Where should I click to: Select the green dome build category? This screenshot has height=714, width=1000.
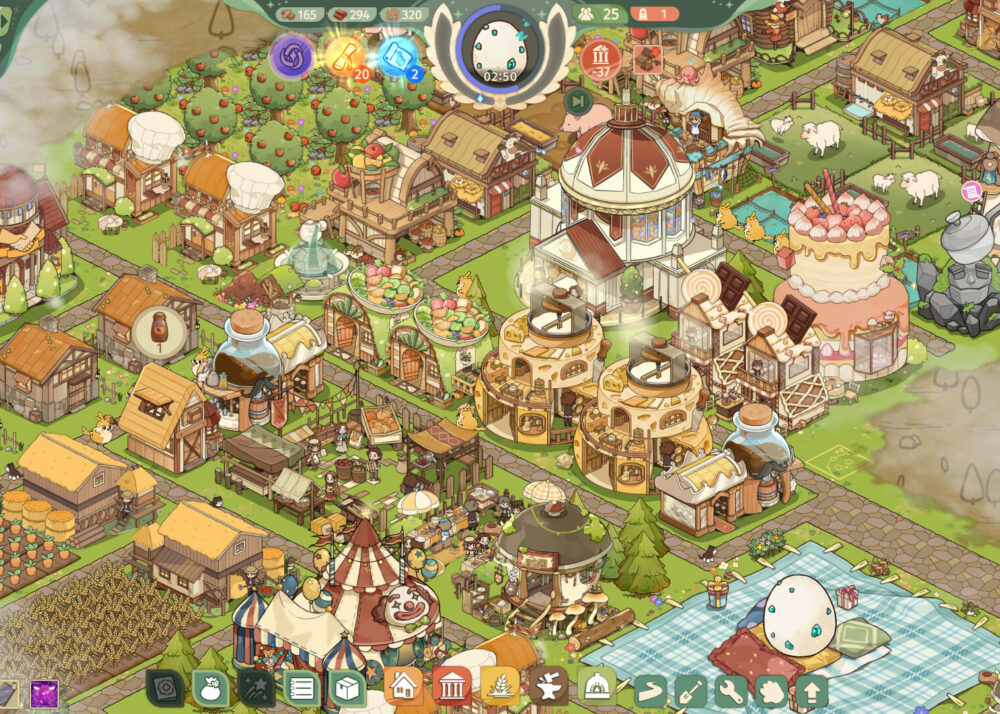[596, 686]
